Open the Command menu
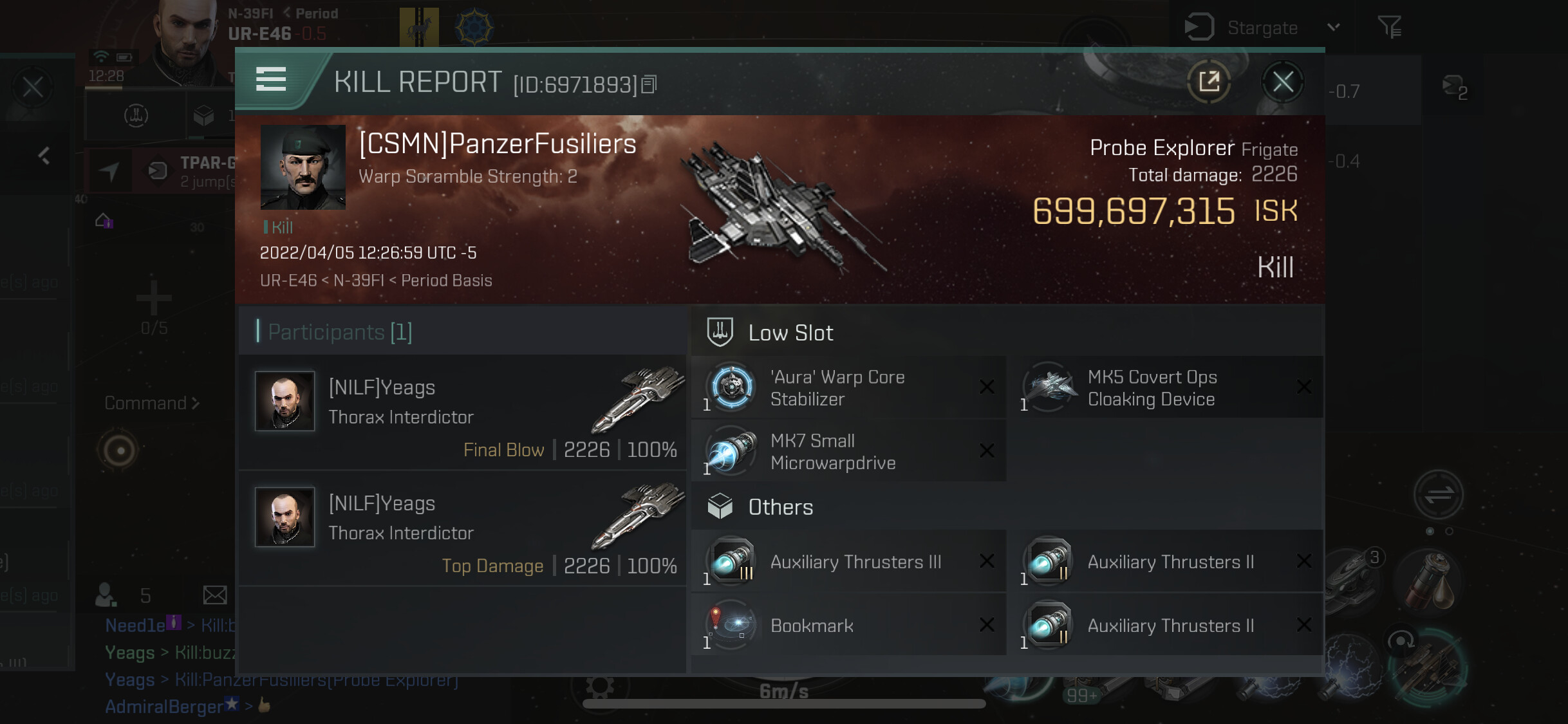 [152, 404]
